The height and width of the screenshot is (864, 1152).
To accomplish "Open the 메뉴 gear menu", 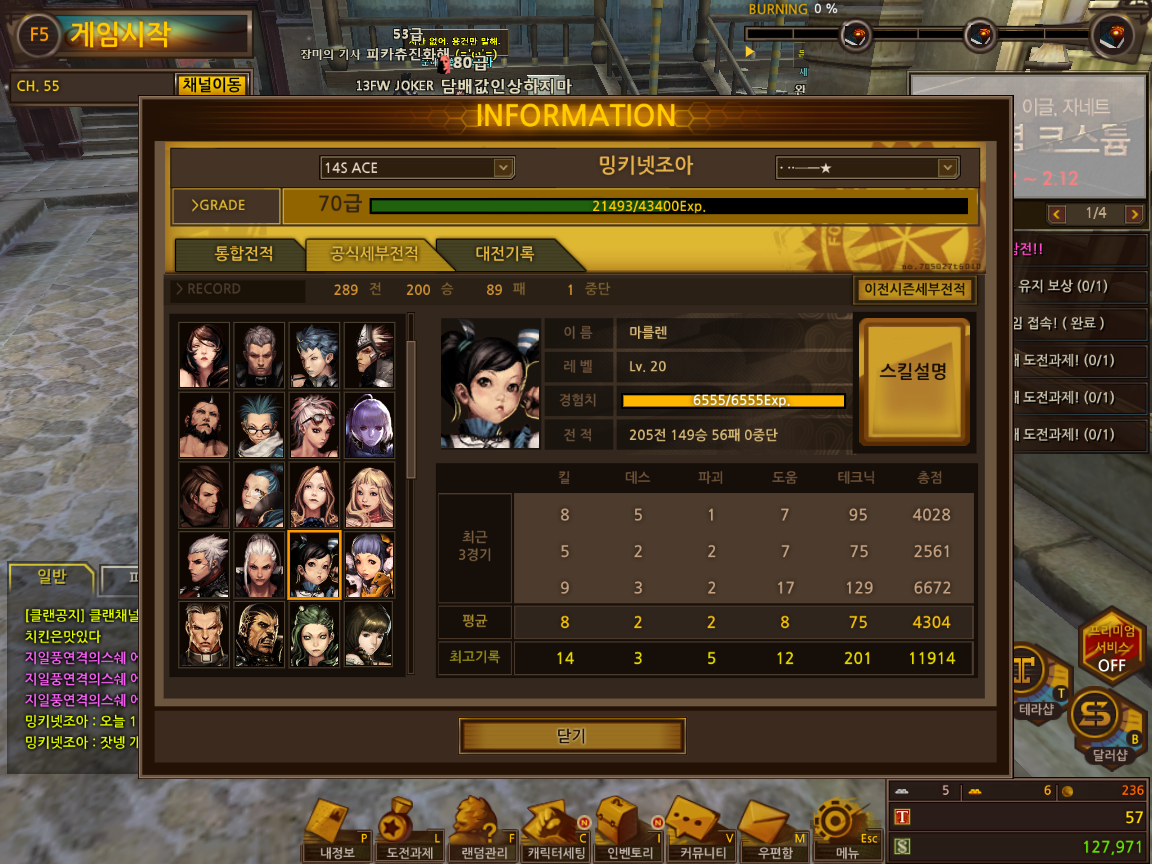I will (838, 831).
